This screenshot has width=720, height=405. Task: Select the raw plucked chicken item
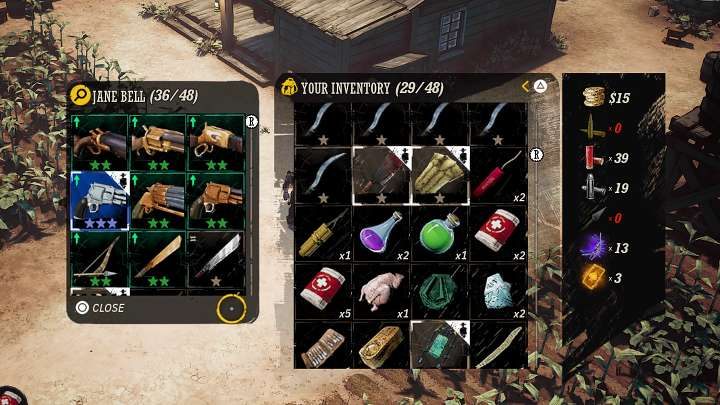[380, 291]
